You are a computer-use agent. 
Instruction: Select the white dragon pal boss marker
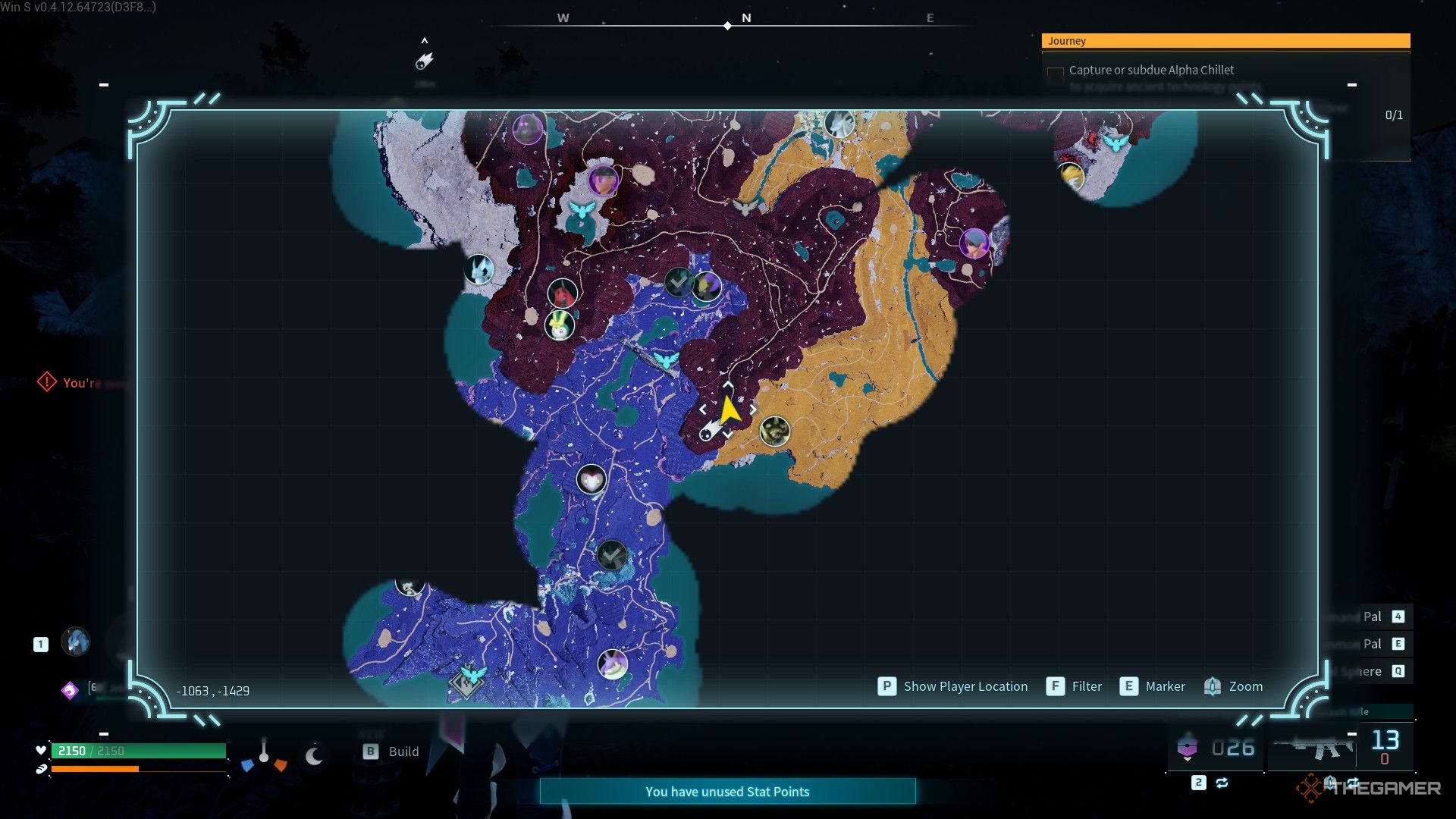(839, 123)
